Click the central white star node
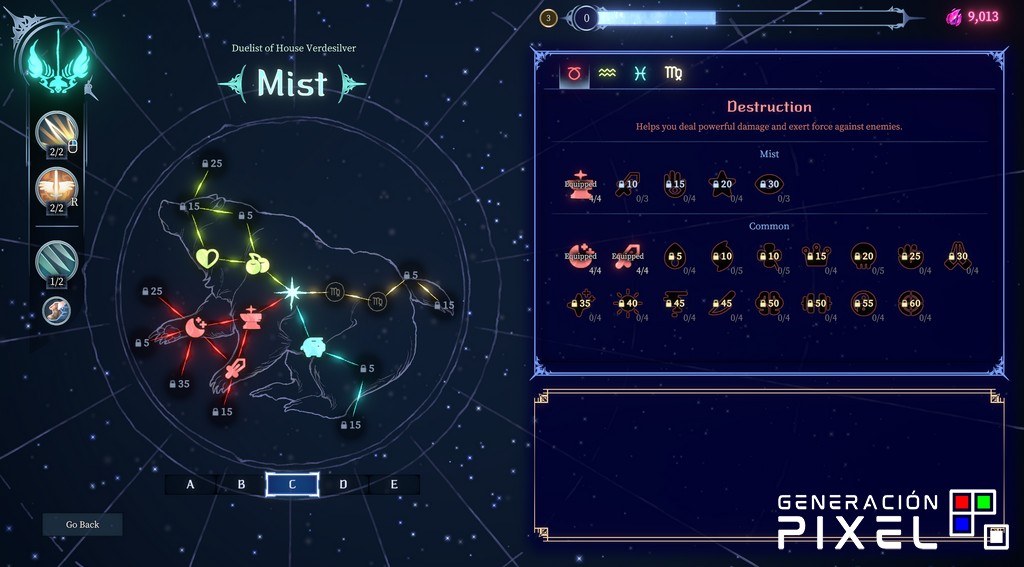Image resolution: width=1024 pixels, height=567 pixels. (292, 292)
